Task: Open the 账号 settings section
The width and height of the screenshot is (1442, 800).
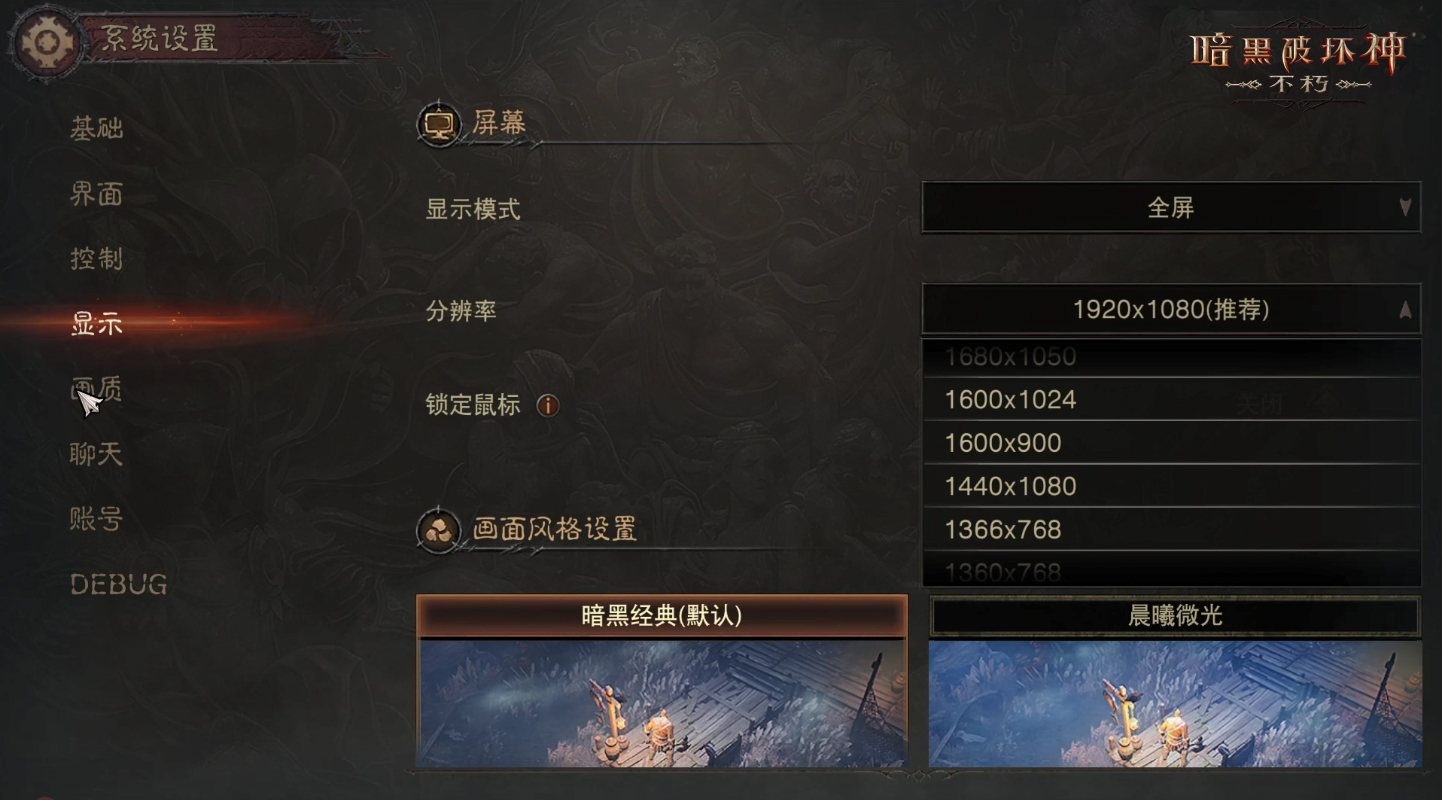Action: tap(94, 520)
